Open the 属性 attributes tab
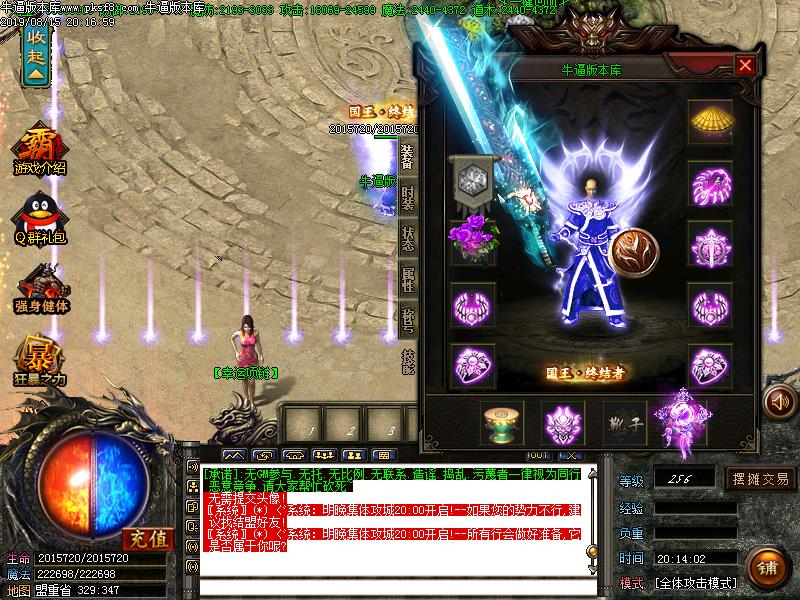The image size is (800, 600). (x=408, y=279)
